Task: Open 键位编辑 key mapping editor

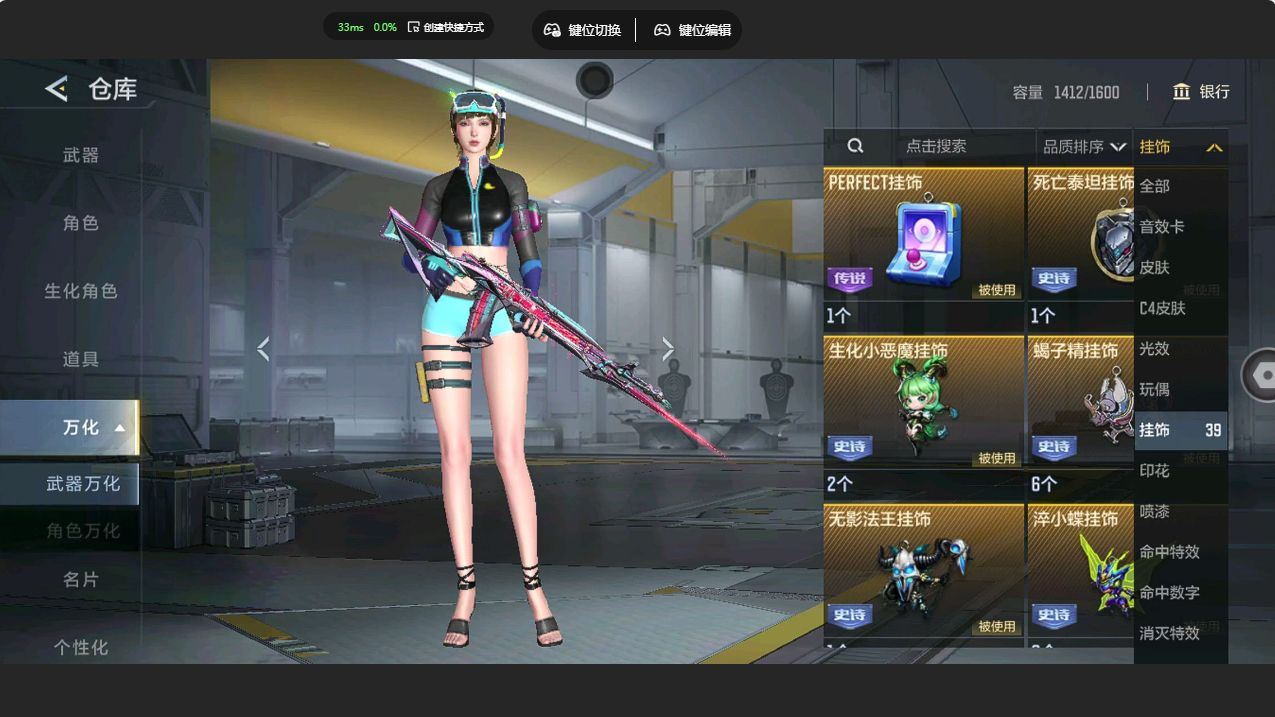Action: pyautogui.click(x=692, y=30)
